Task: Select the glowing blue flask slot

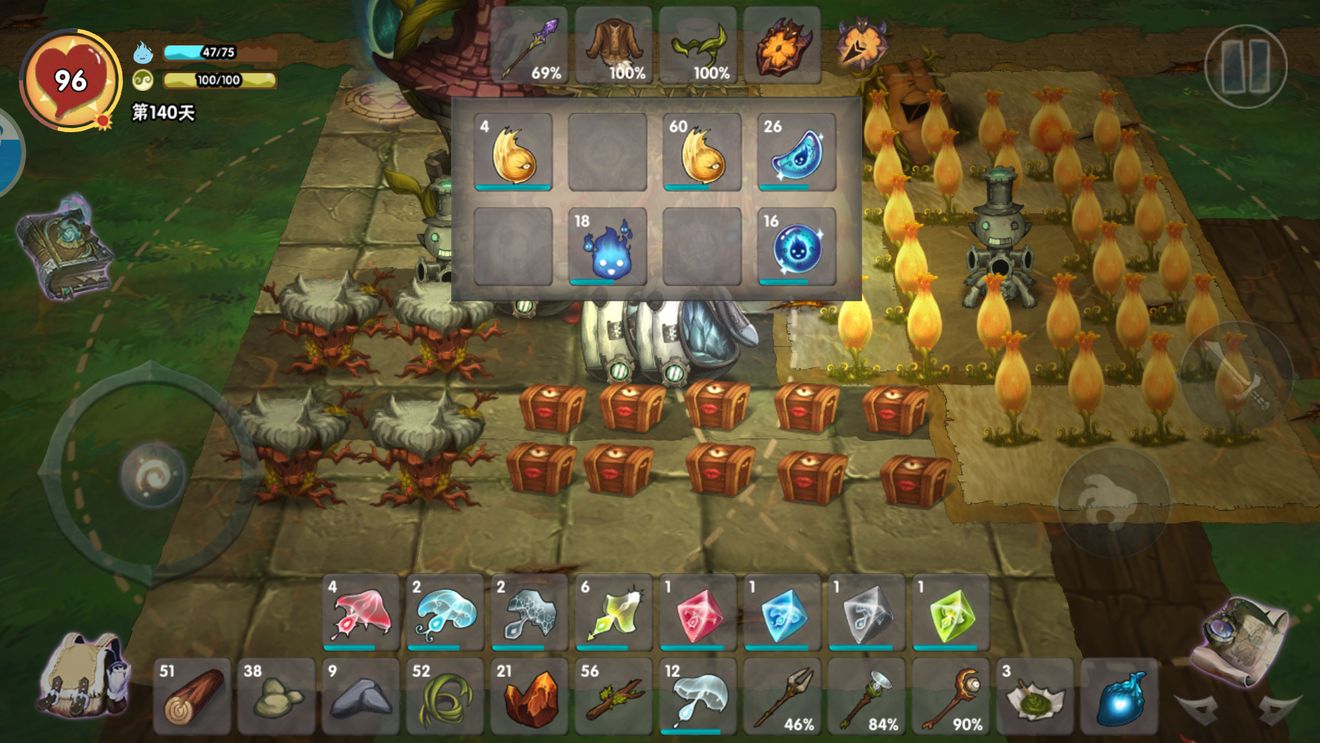Action: pos(1118,696)
